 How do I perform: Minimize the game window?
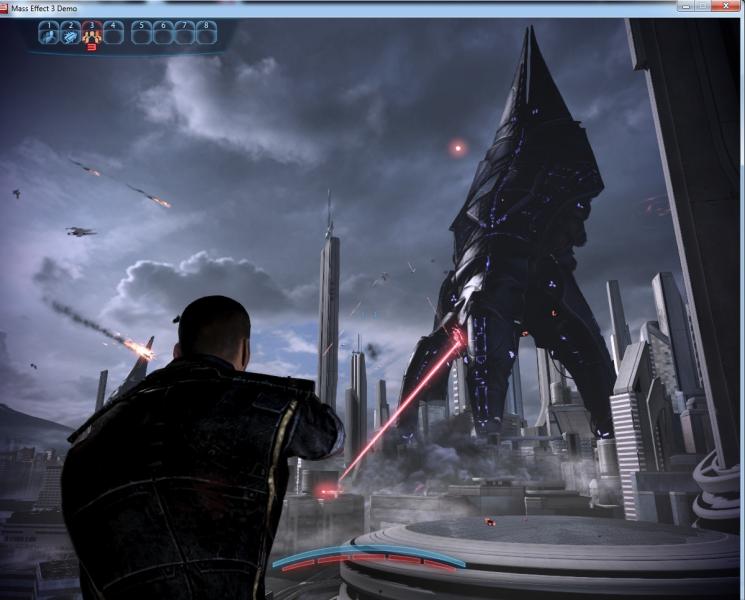688,6
